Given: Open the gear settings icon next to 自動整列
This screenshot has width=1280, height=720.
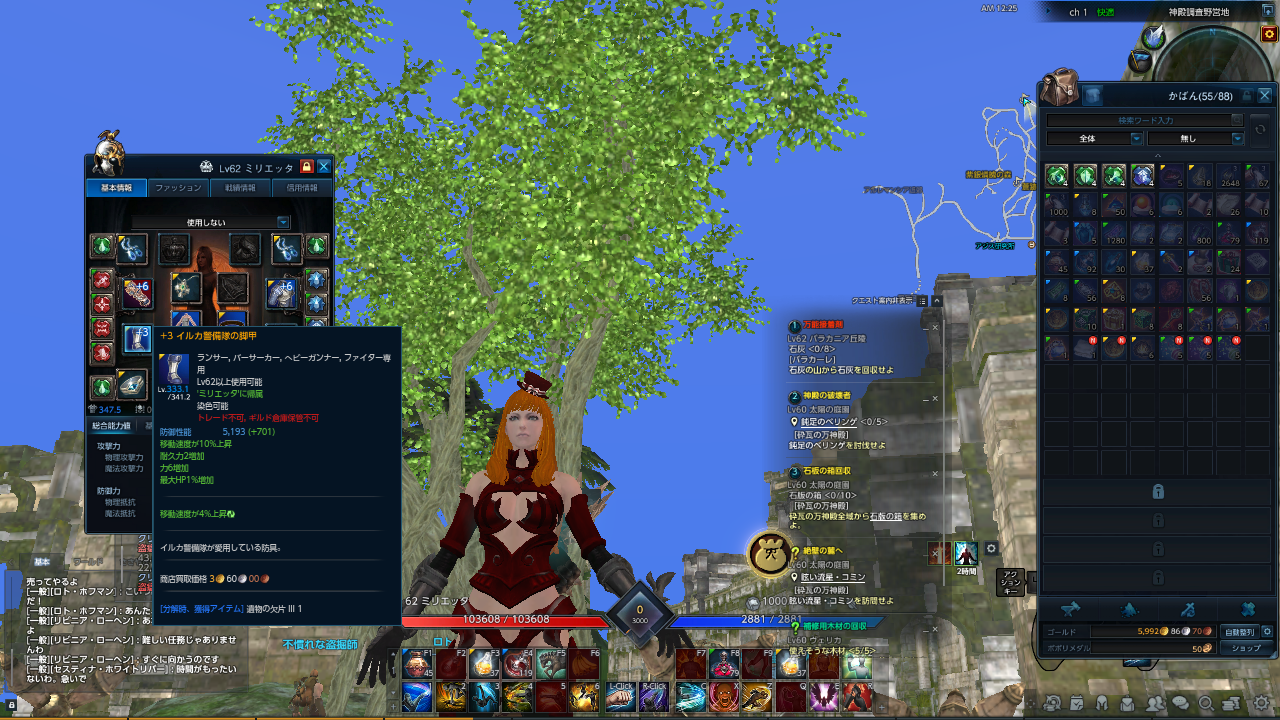Looking at the screenshot, I should click(1268, 632).
